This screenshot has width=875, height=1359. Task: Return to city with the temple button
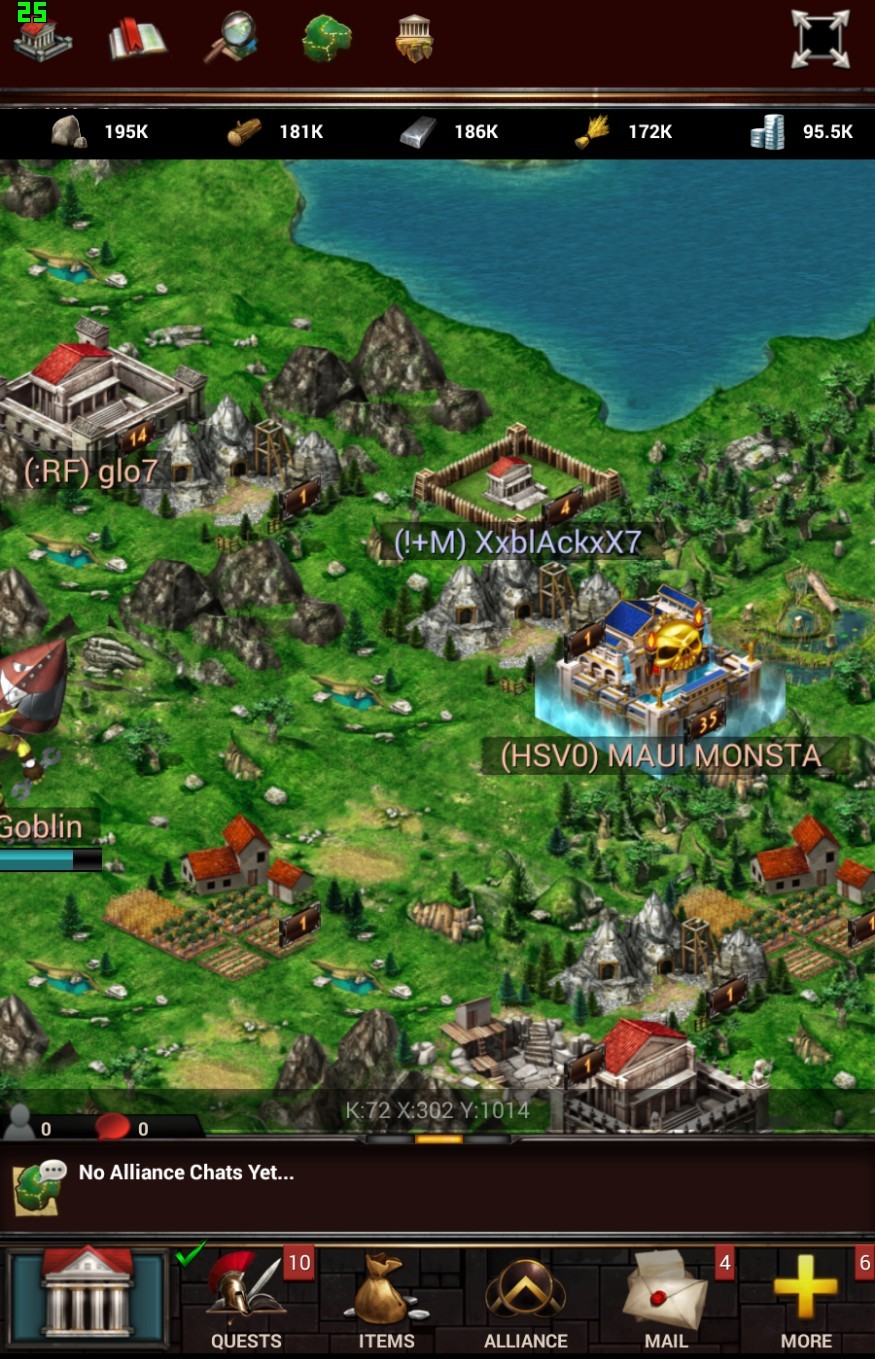[x=88, y=1297]
